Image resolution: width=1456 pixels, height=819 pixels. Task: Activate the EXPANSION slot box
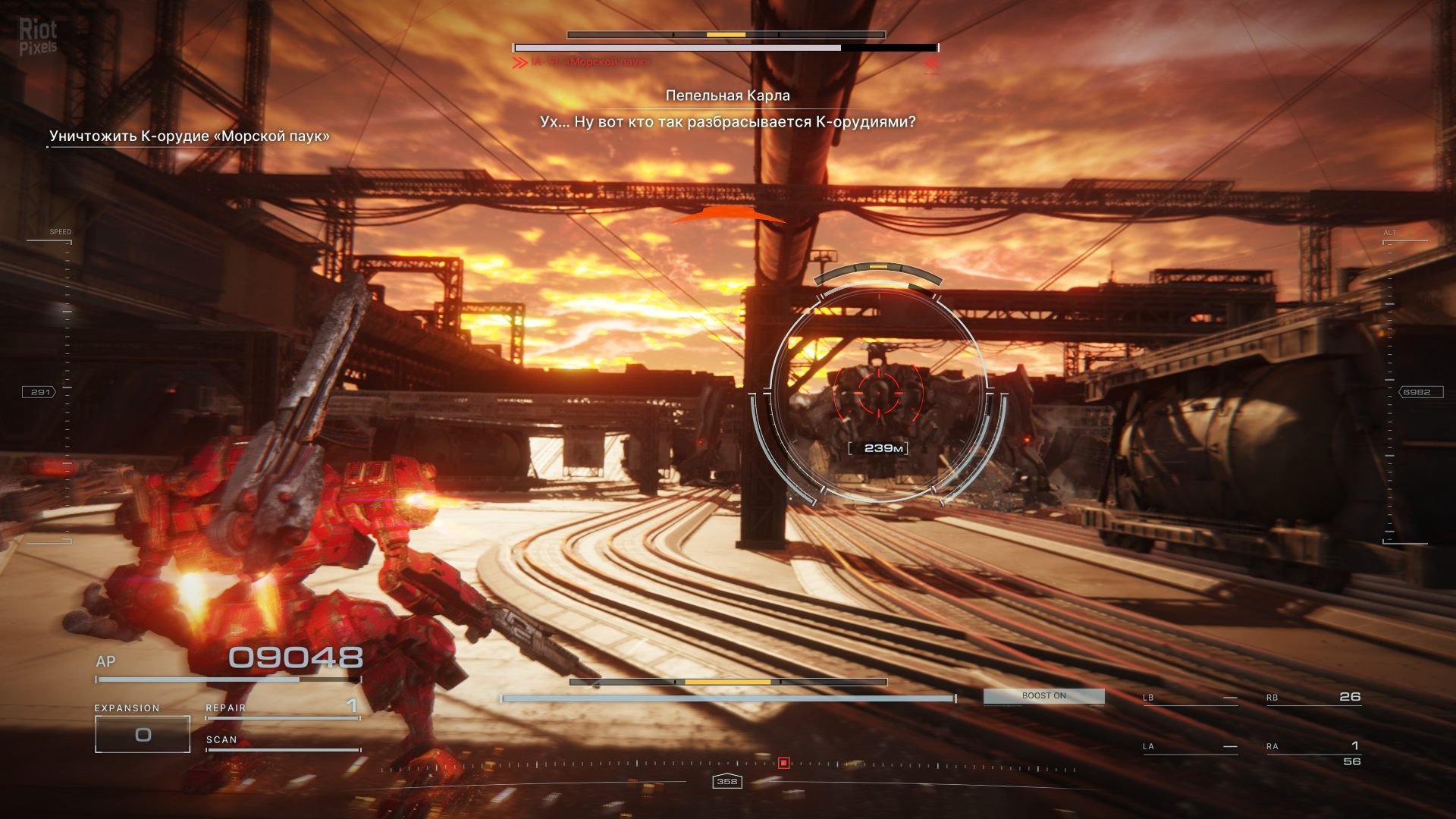click(x=143, y=734)
